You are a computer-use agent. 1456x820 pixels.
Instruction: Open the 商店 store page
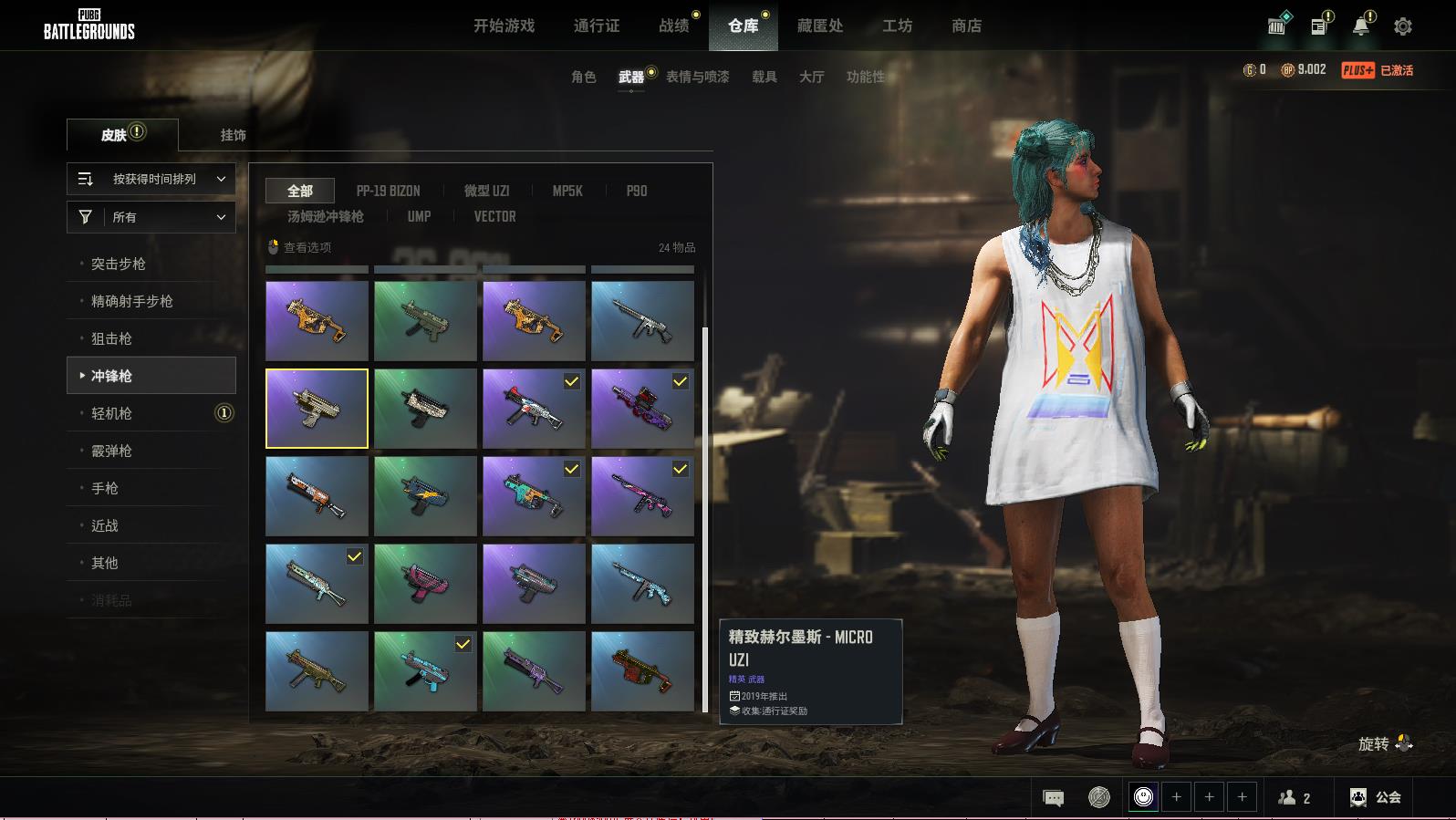pyautogui.click(x=966, y=26)
